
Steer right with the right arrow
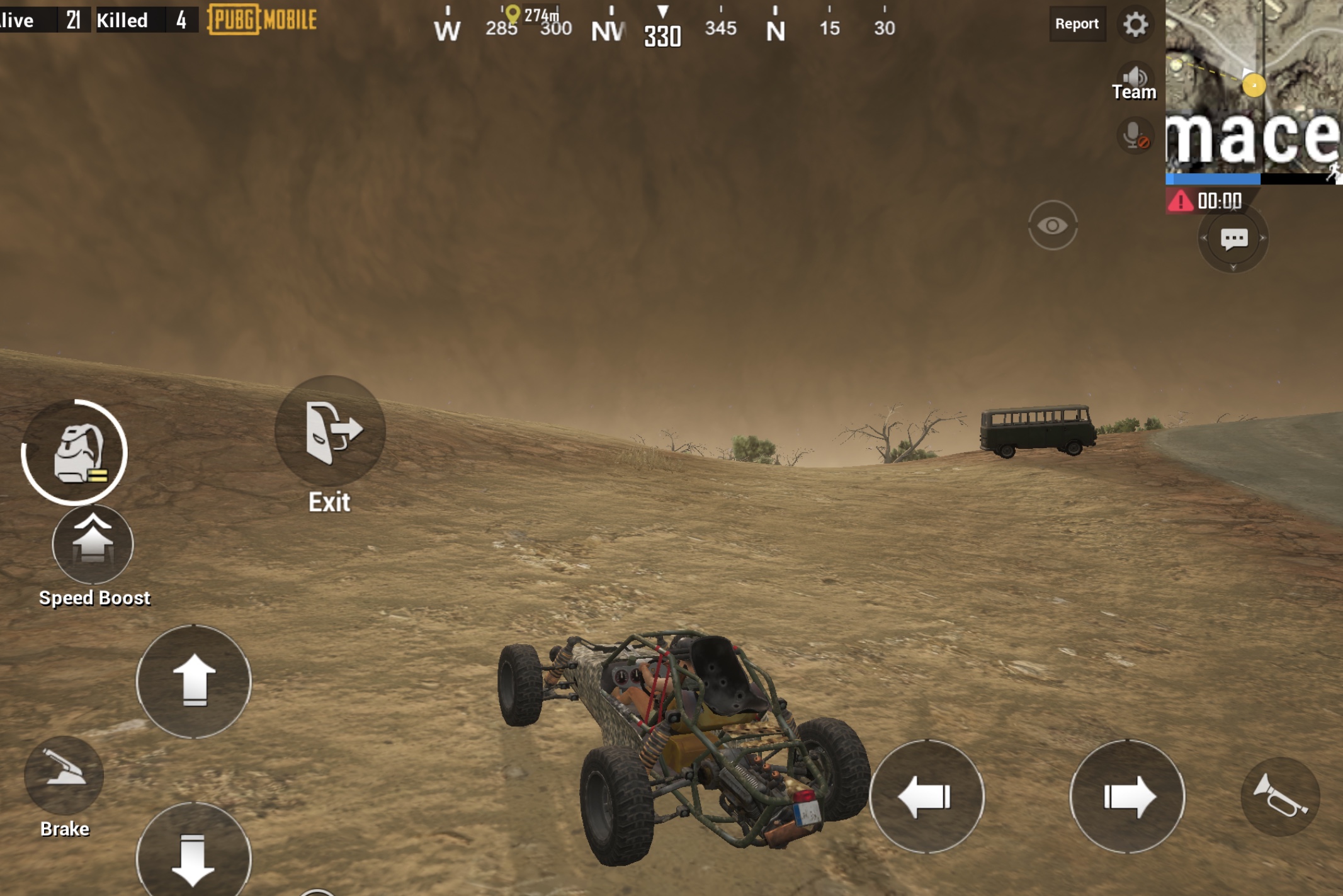click(x=1127, y=797)
